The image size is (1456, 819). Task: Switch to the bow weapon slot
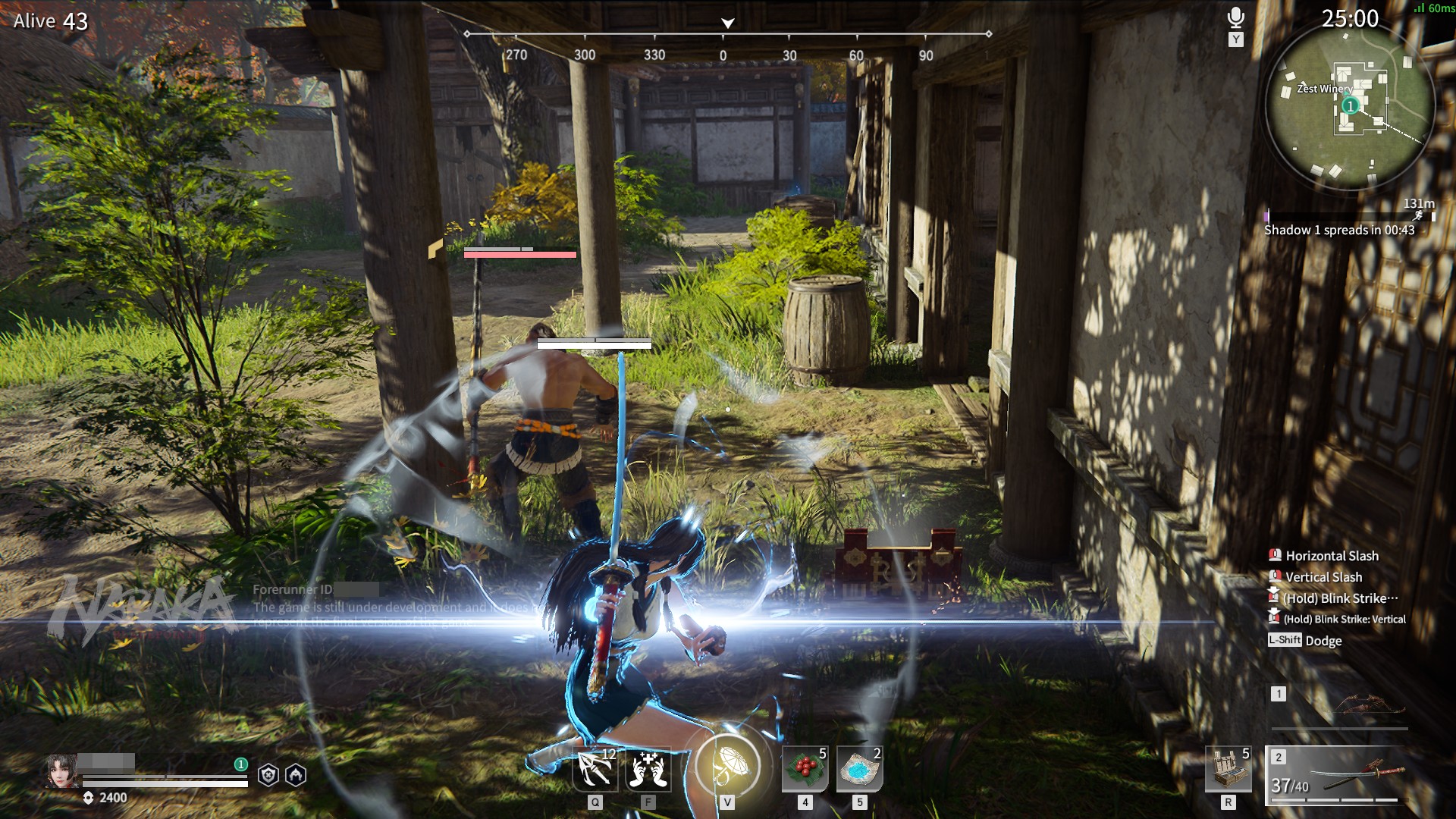pyautogui.click(x=1339, y=707)
